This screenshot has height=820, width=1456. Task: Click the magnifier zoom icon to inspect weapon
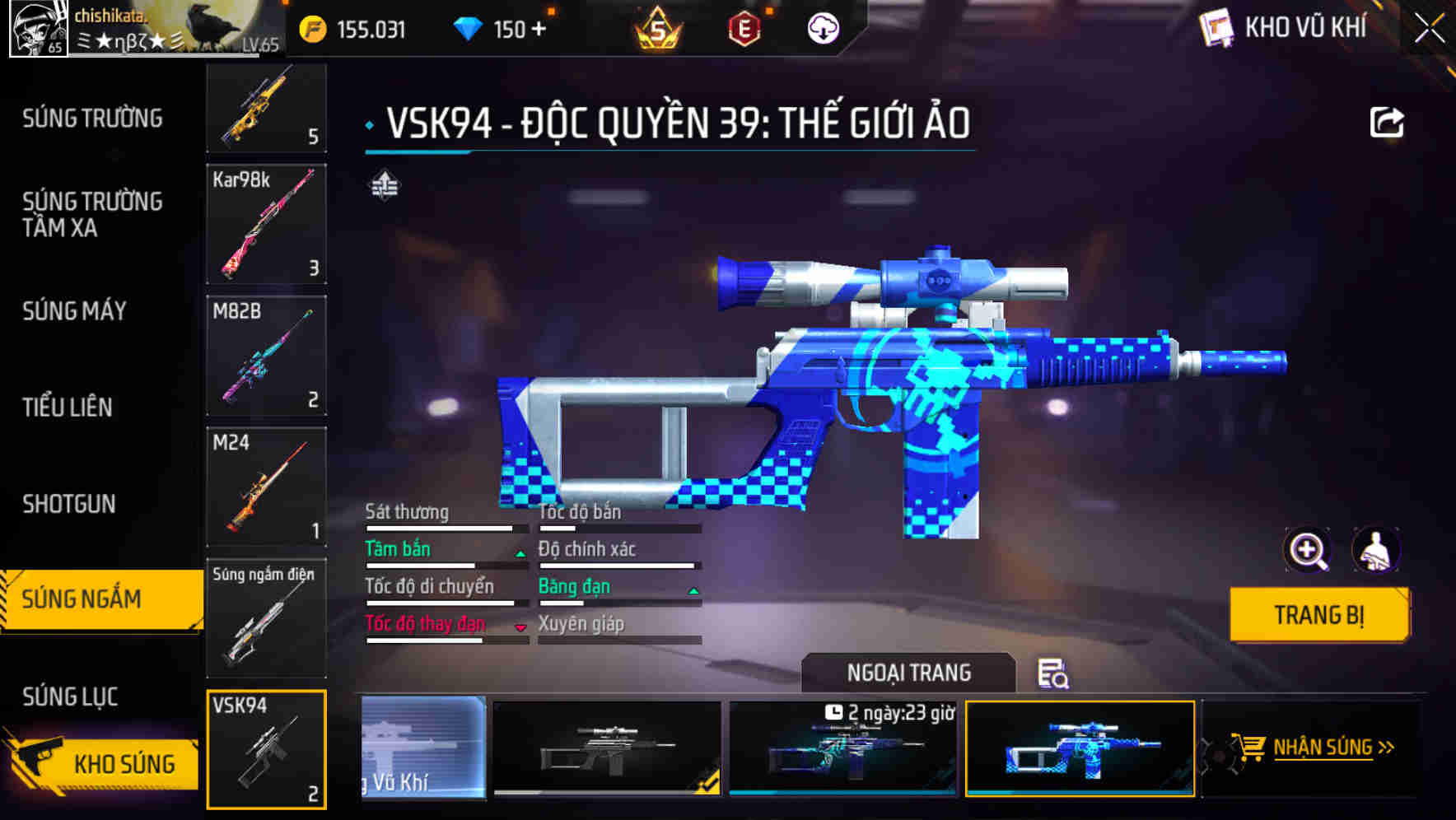[1305, 550]
